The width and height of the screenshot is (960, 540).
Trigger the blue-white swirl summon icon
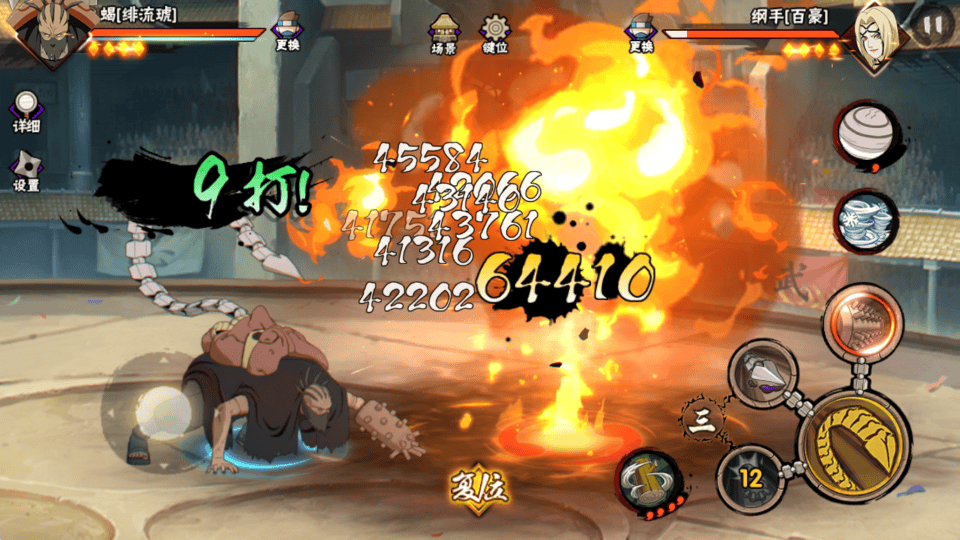[865, 219]
